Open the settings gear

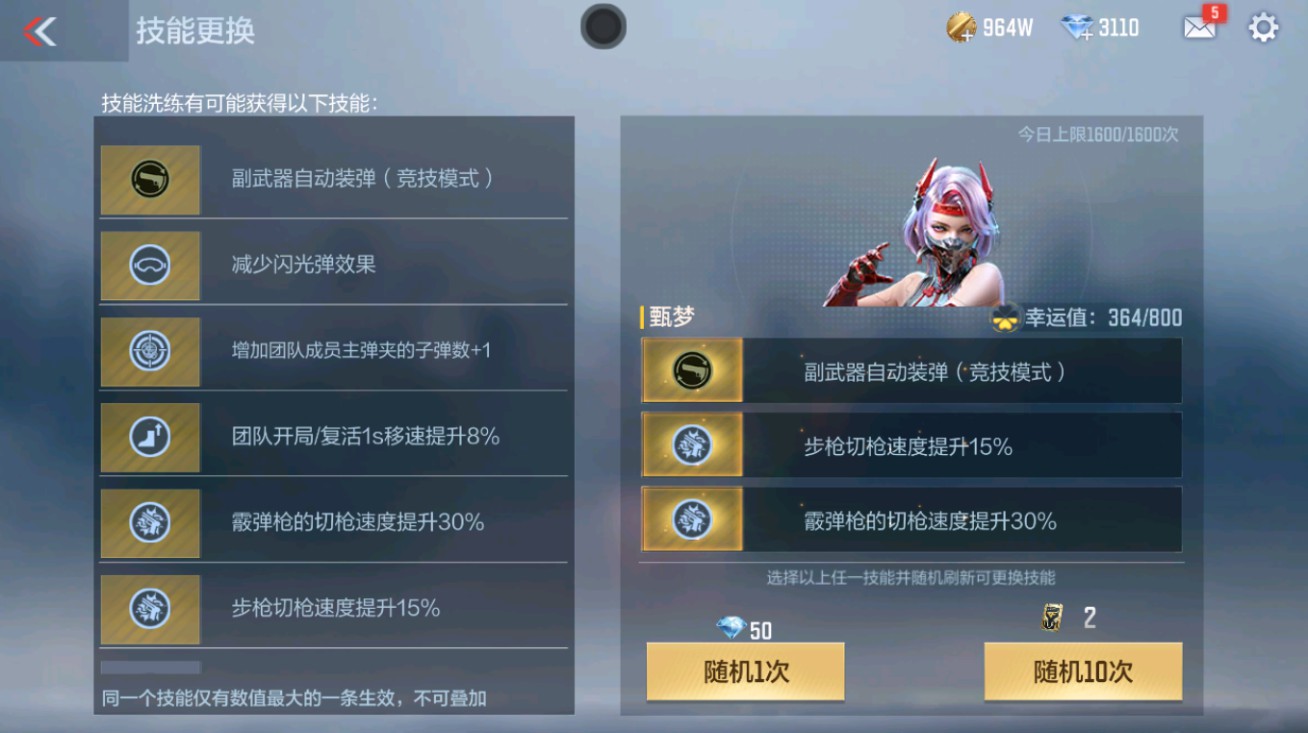click(1262, 29)
